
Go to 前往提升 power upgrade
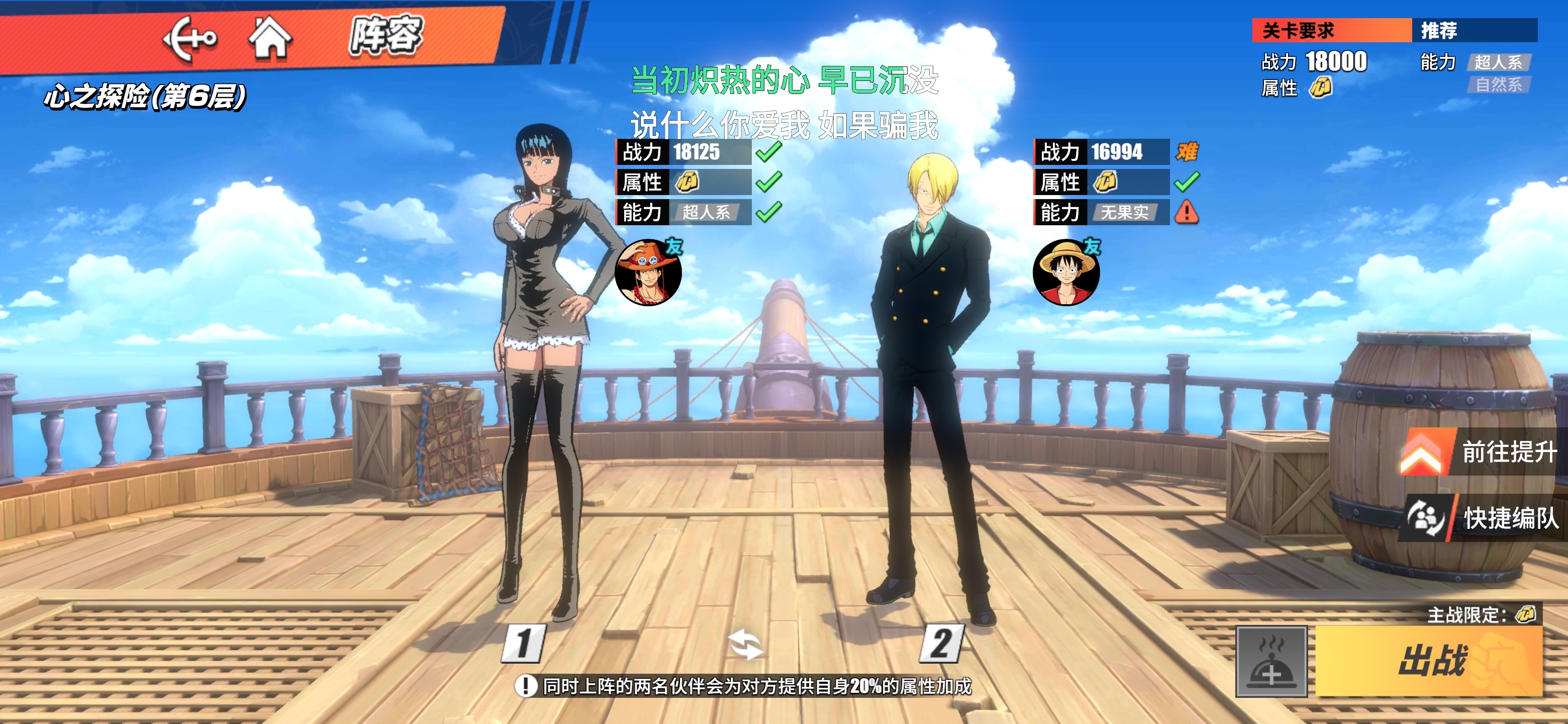[x=1483, y=452]
